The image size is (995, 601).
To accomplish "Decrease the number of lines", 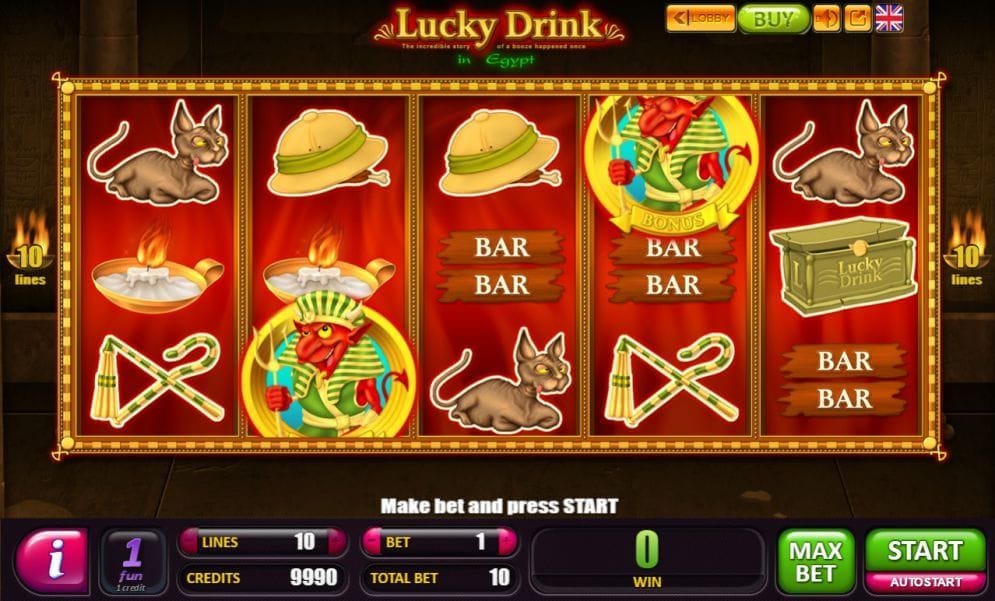I will click(188, 543).
